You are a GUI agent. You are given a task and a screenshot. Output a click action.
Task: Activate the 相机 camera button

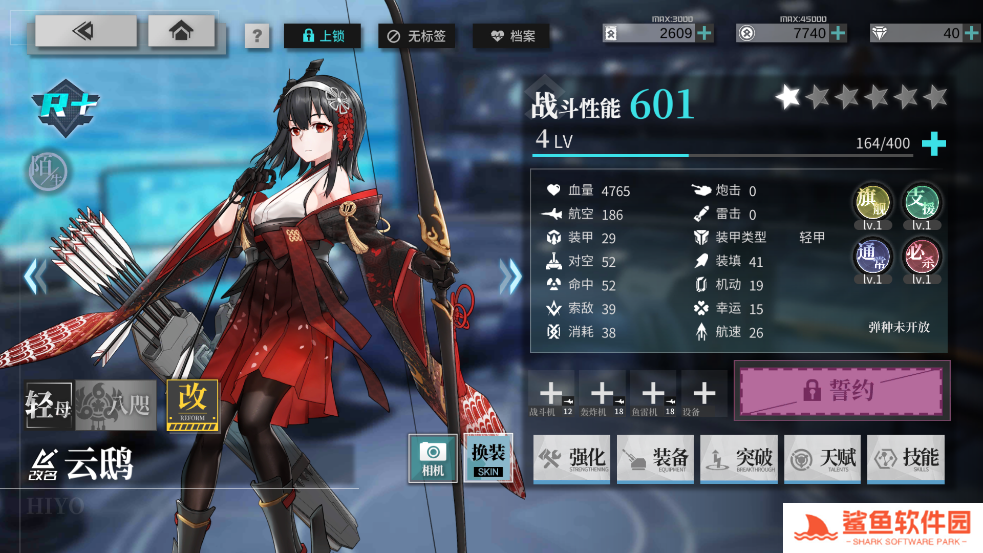pos(433,458)
